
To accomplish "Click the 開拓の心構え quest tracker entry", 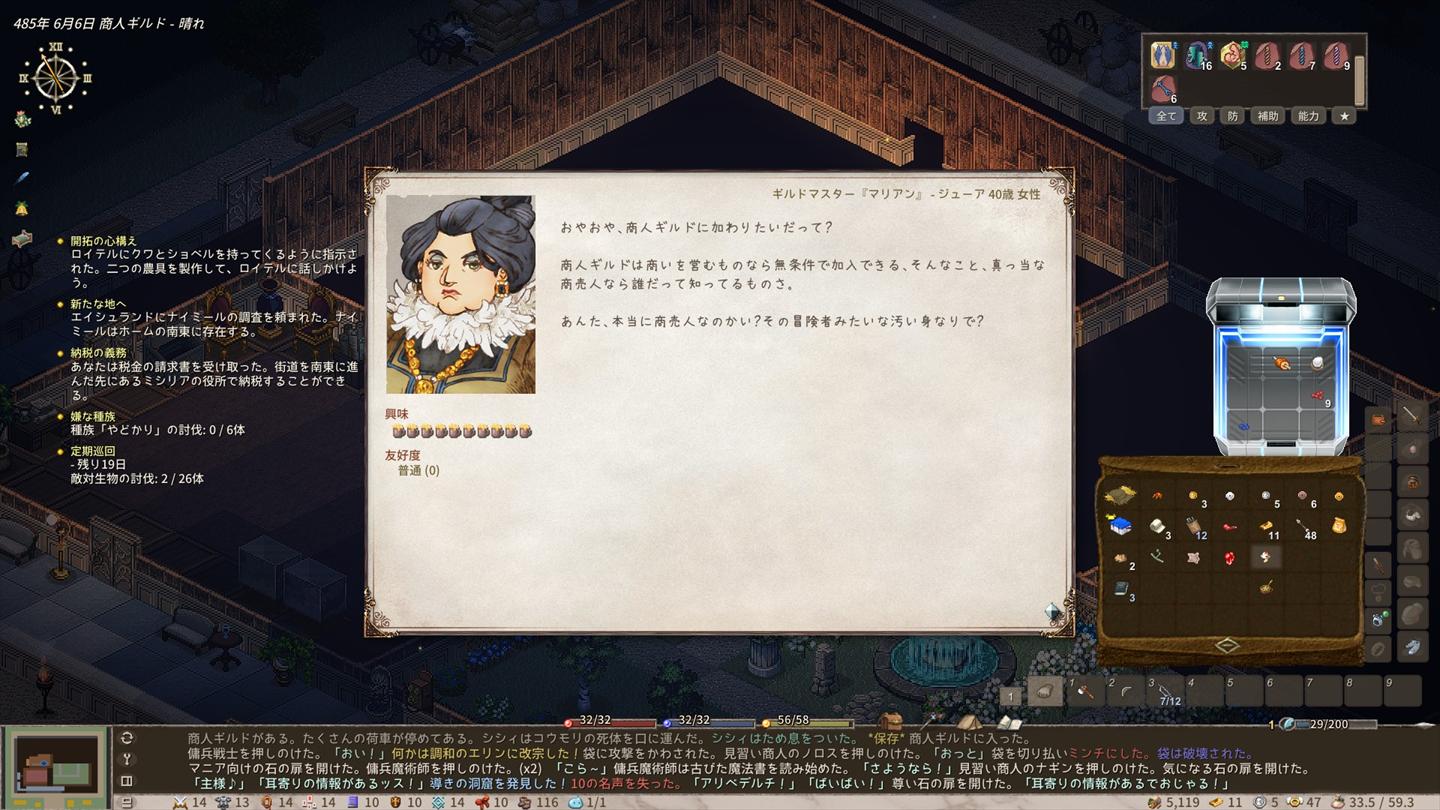I will click(104, 241).
